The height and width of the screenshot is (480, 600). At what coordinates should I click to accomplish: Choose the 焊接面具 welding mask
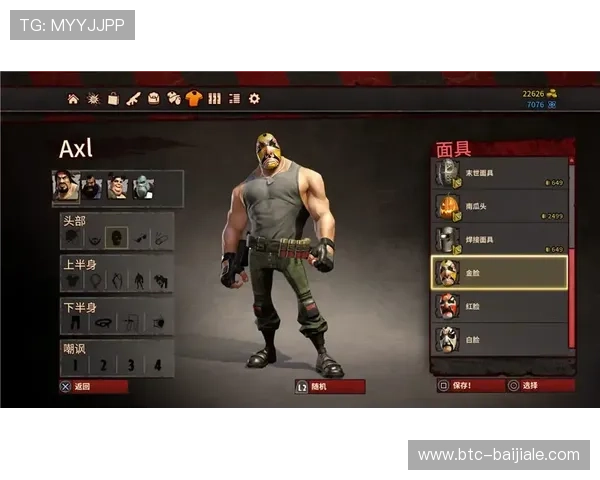[500, 240]
